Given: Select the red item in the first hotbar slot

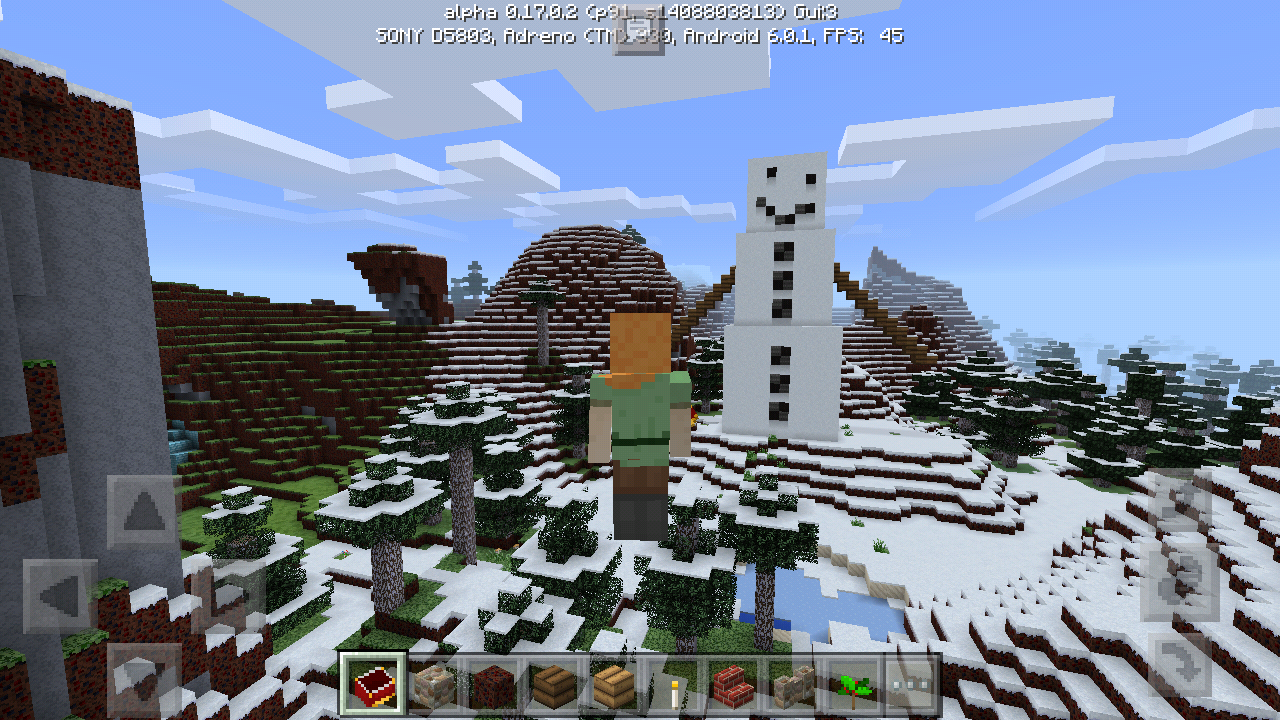Looking at the screenshot, I should point(373,685).
